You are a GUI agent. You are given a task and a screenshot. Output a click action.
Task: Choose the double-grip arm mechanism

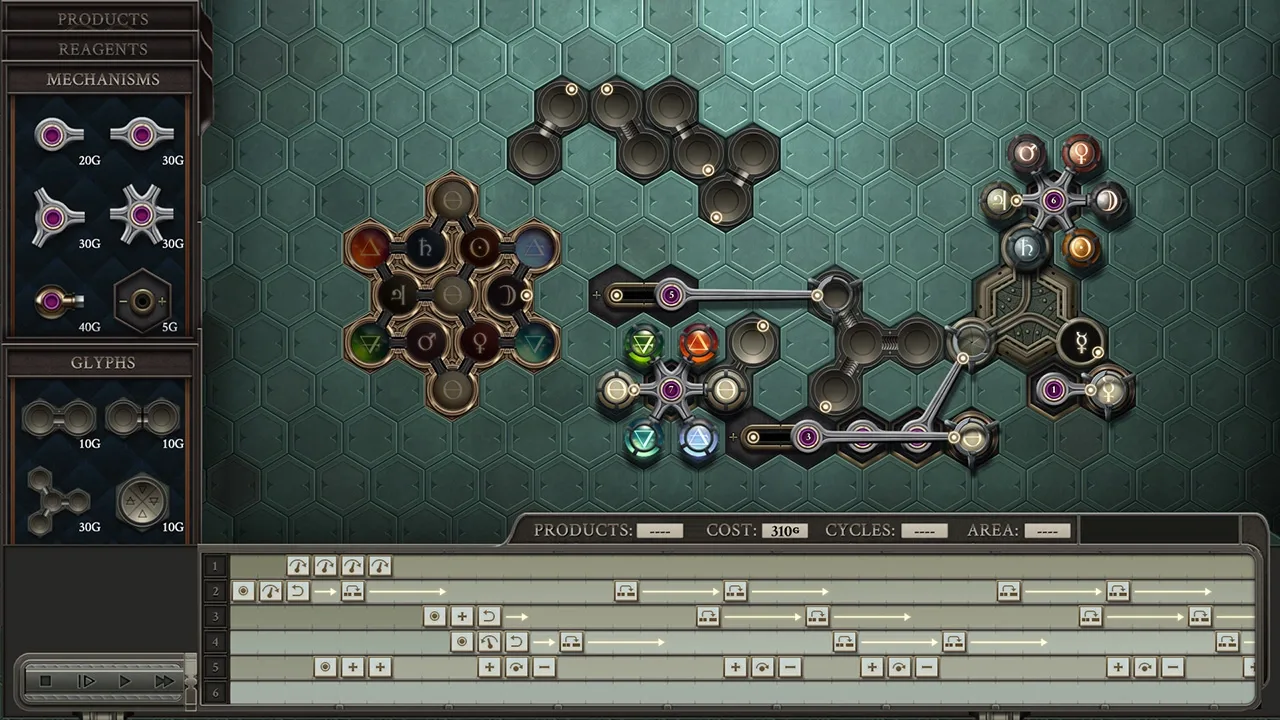(x=142, y=135)
